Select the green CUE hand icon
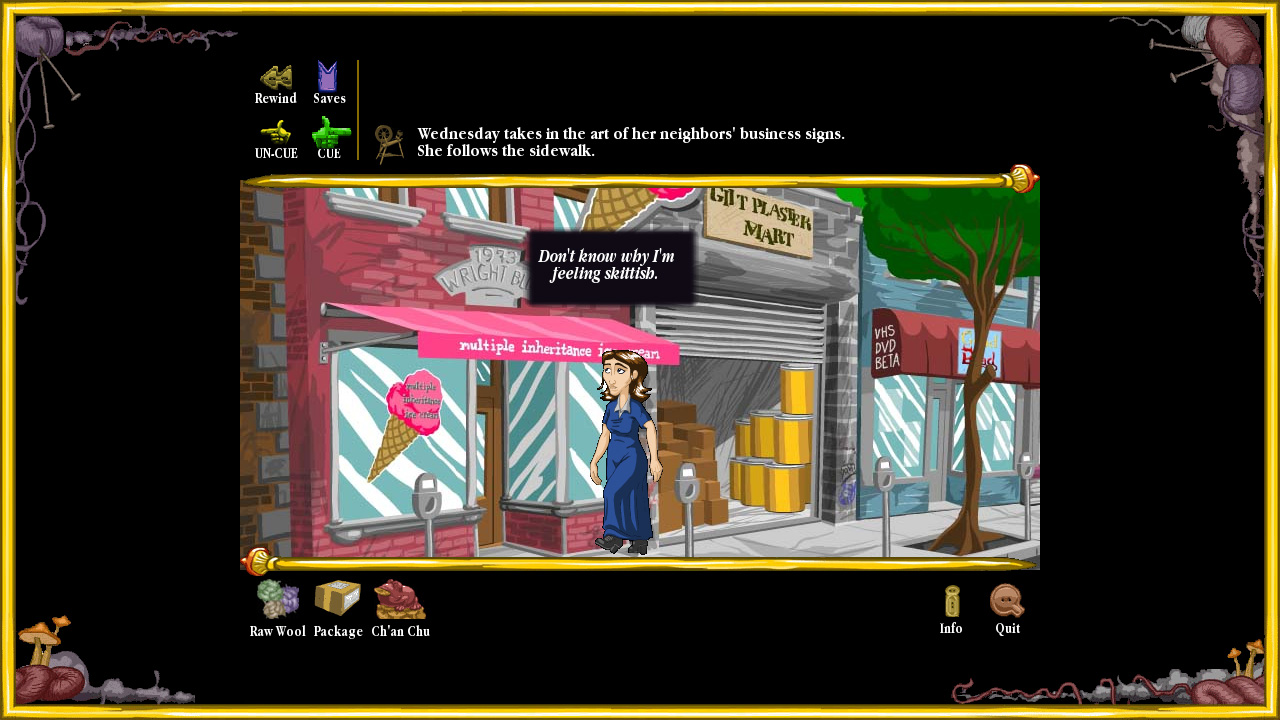 tap(330, 131)
